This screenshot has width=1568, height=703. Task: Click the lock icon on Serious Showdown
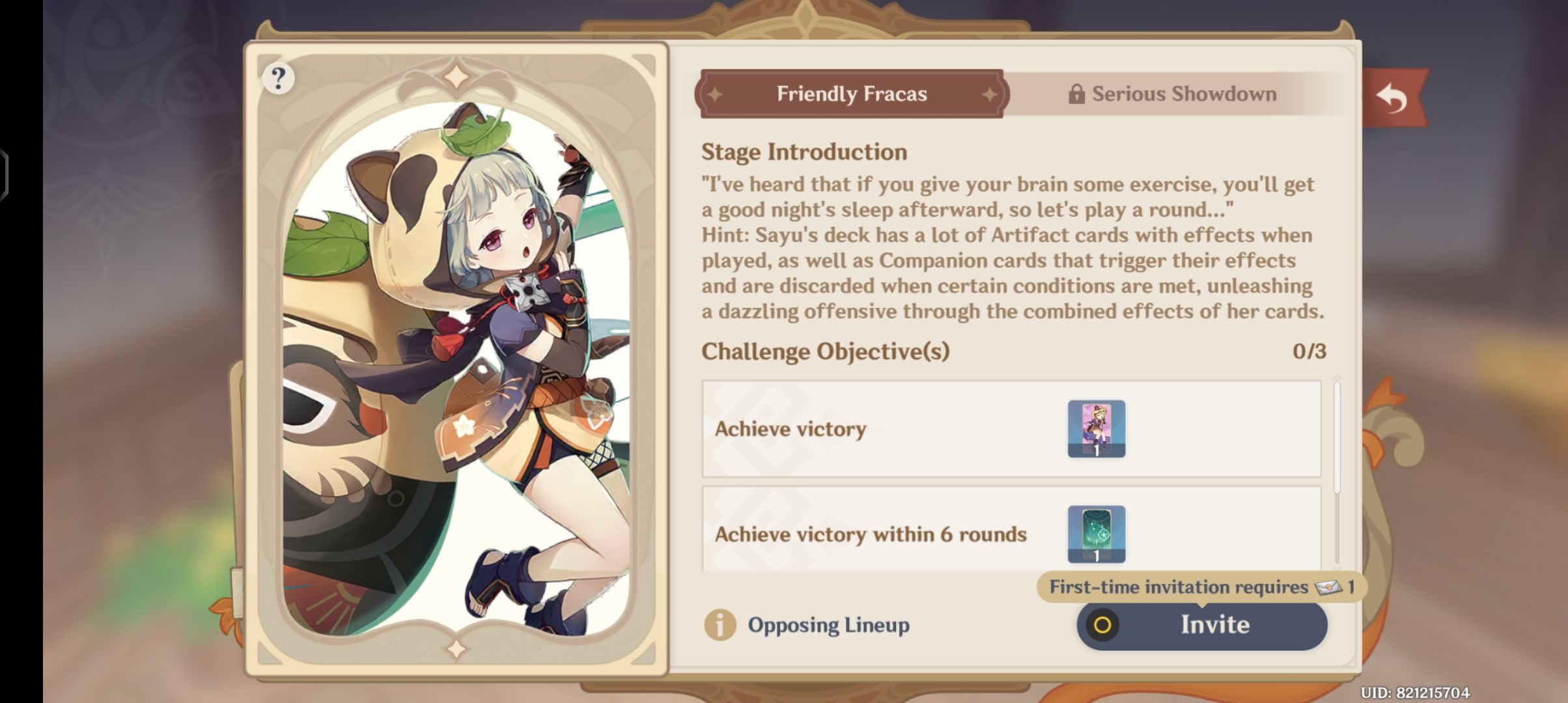[1078, 93]
